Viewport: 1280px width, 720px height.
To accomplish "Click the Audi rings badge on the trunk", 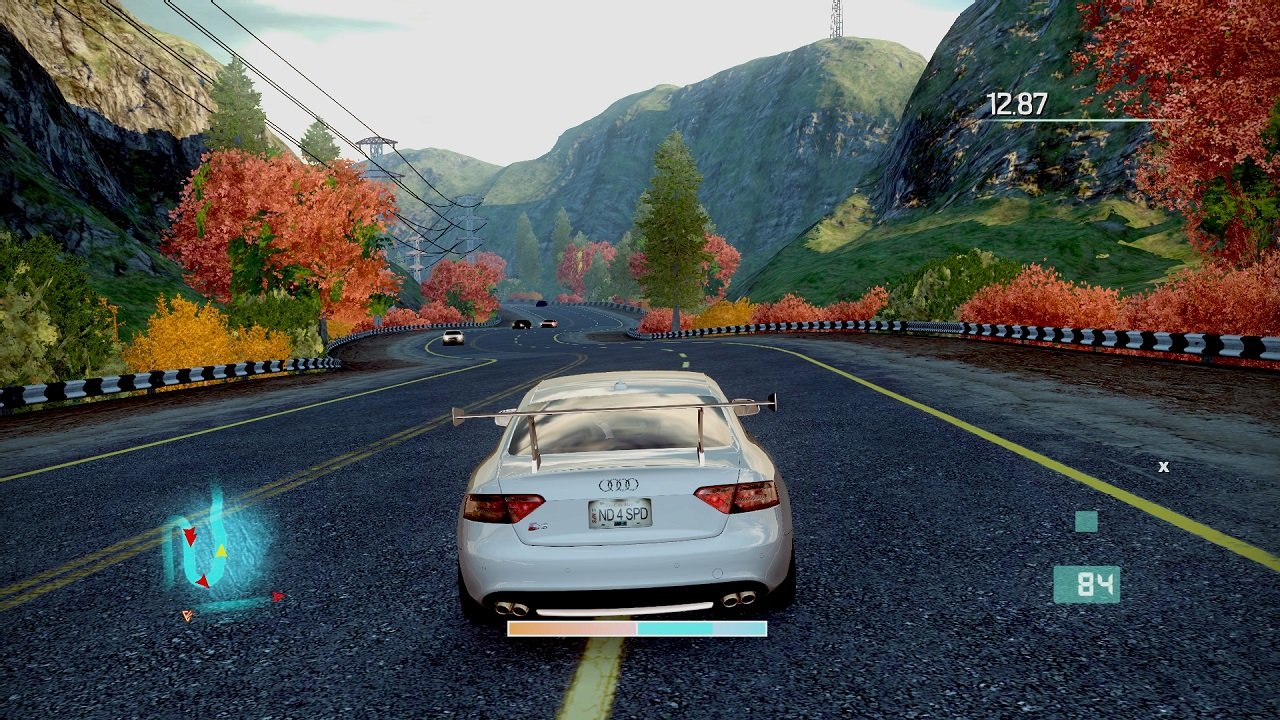I will click(x=617, y=485).
